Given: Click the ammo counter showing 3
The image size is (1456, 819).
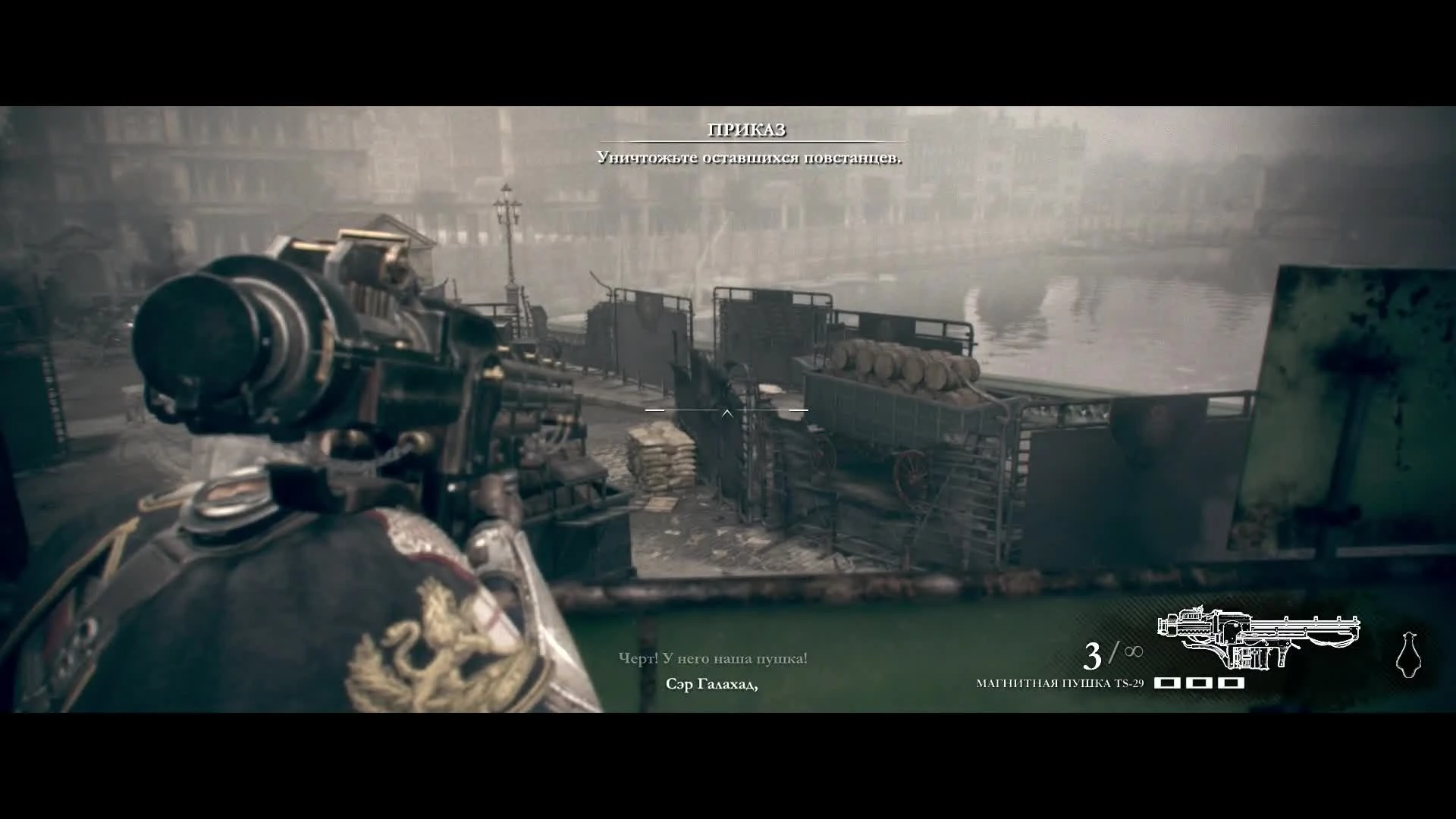Looking at the screenshot, I should 1095,654.
